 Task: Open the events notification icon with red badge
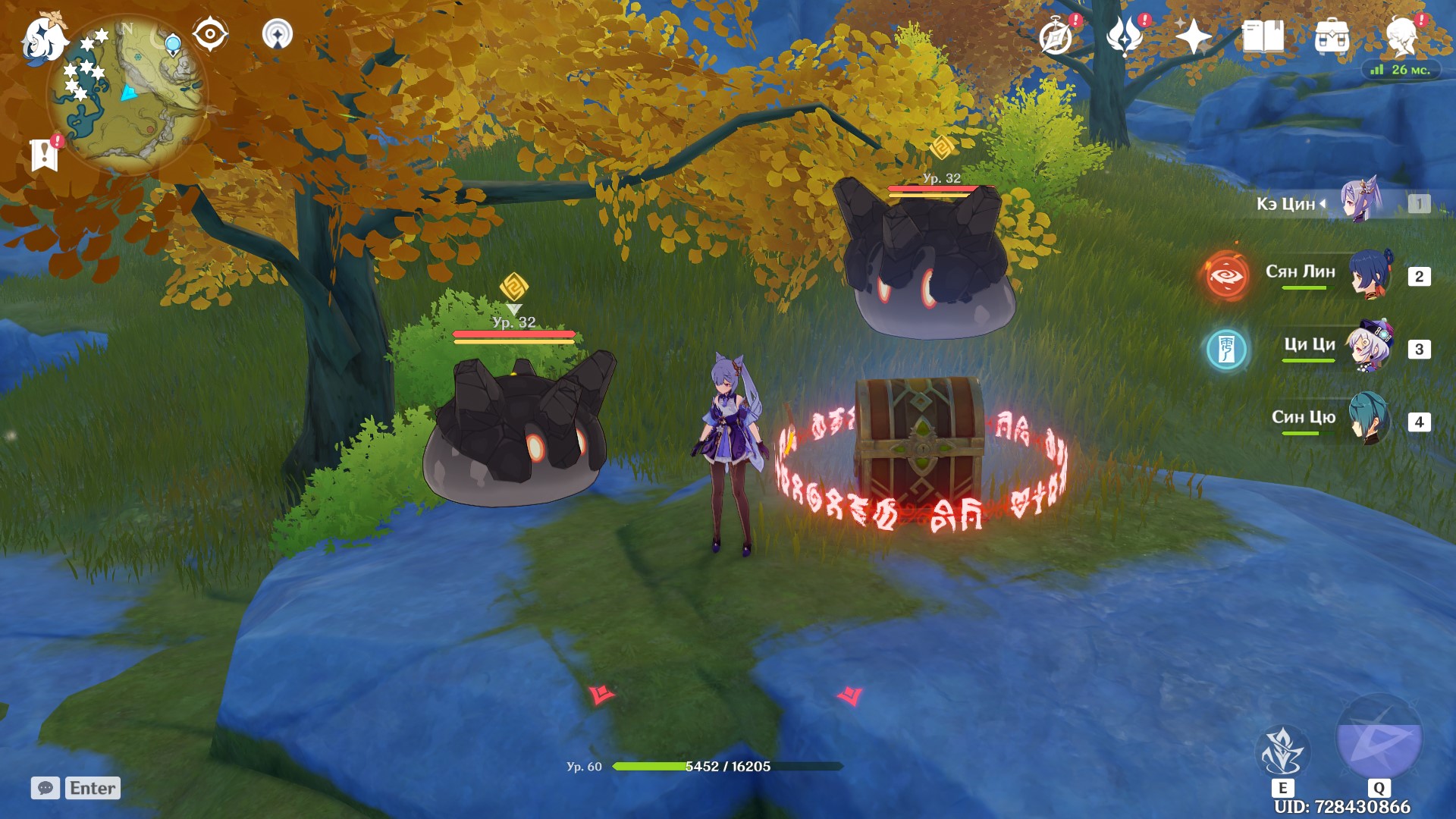coord(1054,34)
